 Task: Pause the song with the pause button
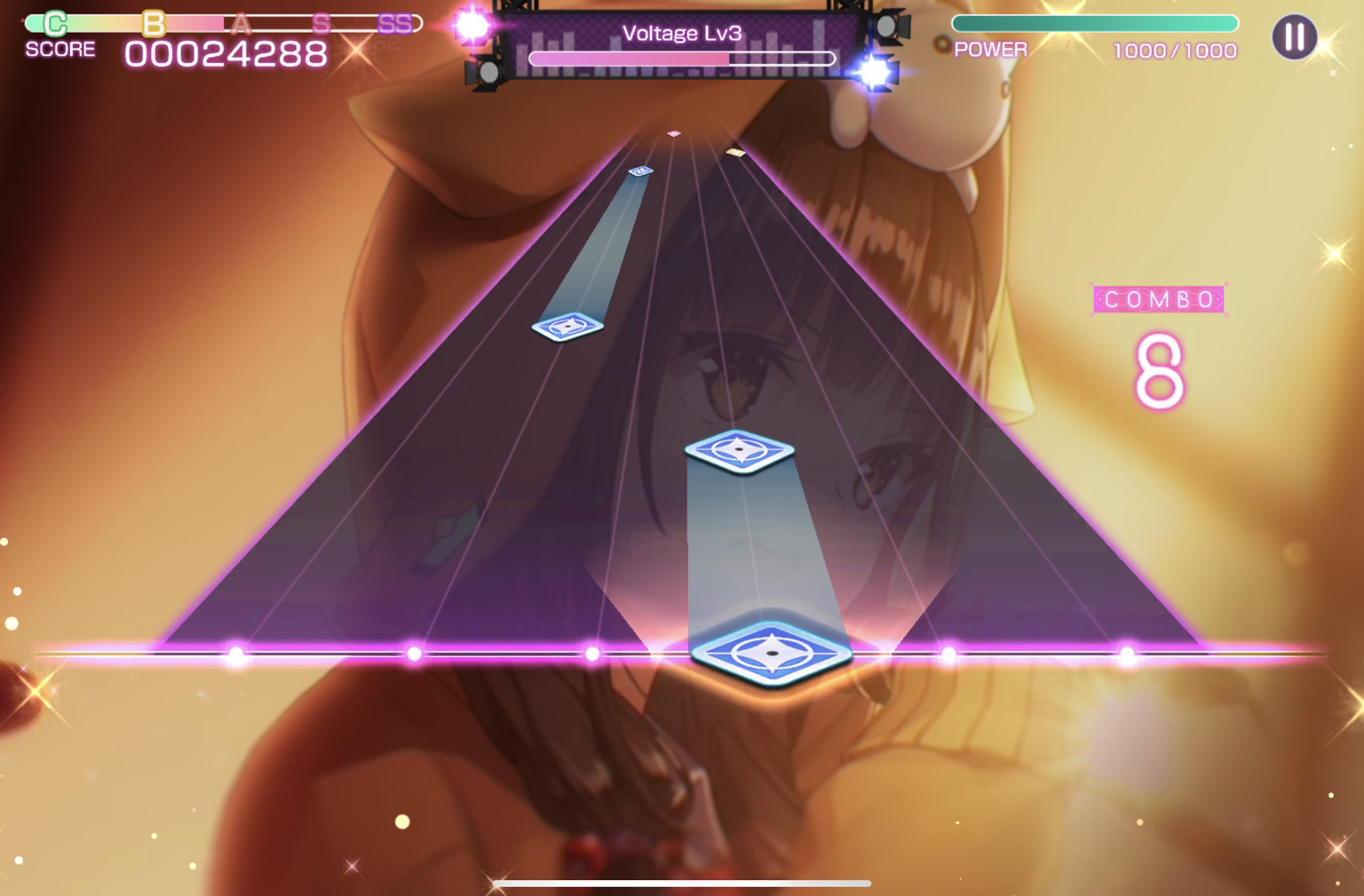click(1294, 37)
